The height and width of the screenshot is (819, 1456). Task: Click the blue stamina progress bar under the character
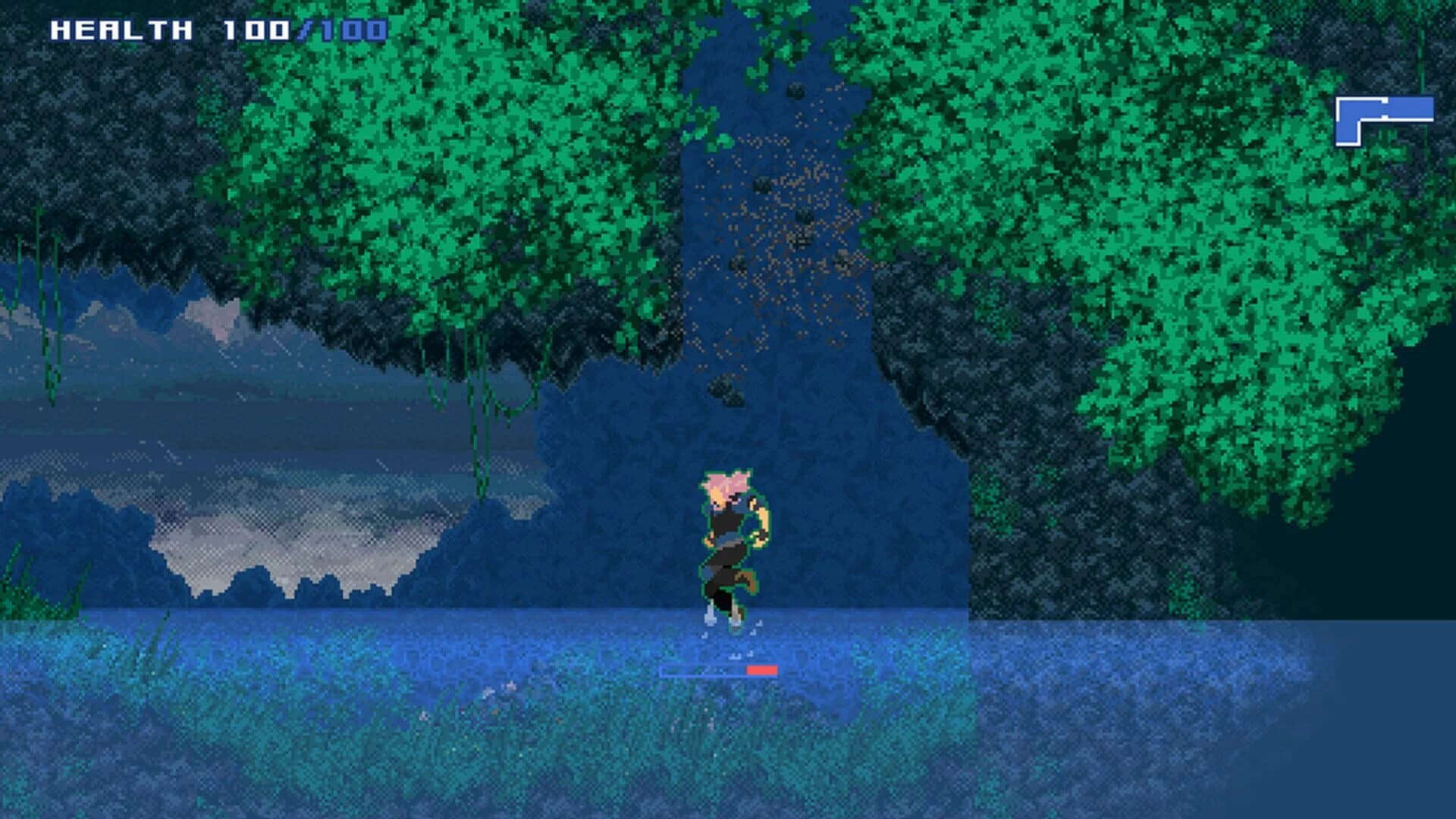click(x=705, y=671)
